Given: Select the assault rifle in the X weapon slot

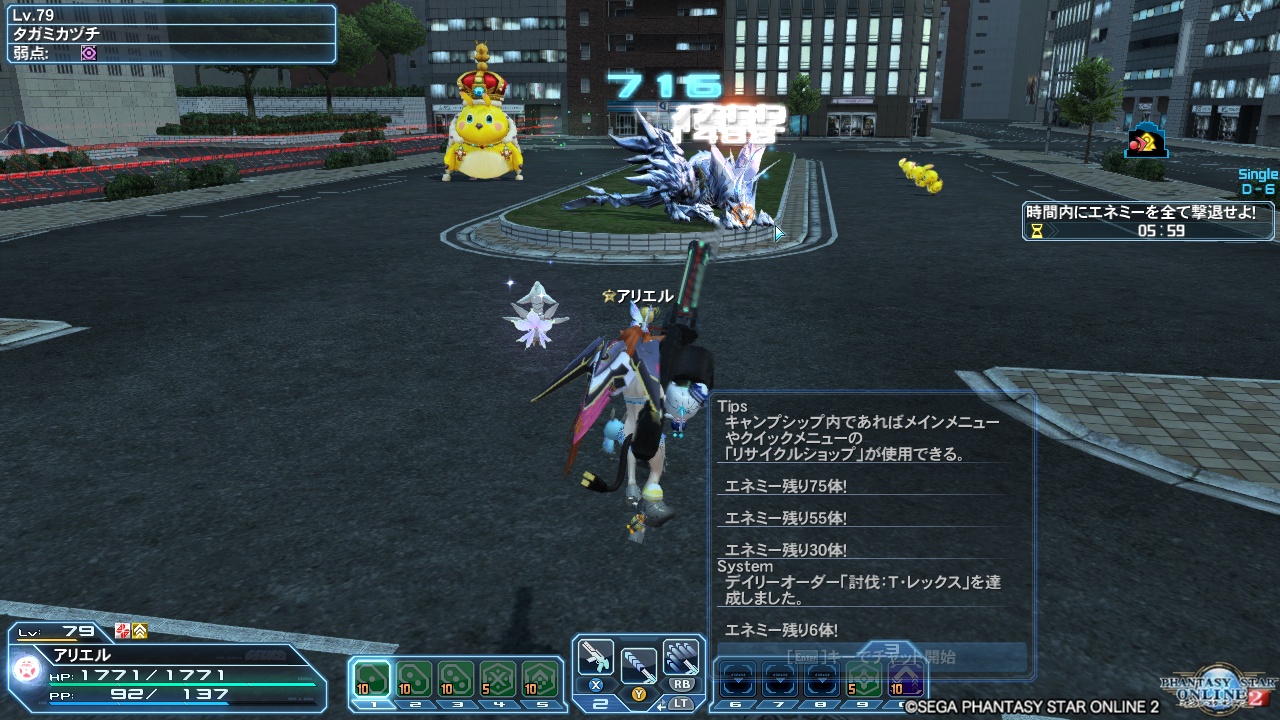Looking at the screenshot, I should pyautogui.click(x=596, y=655).
